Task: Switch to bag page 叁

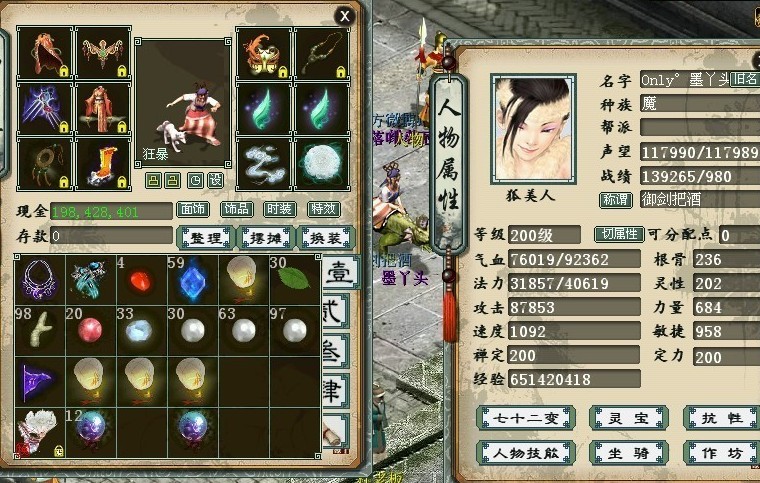Action: (x=336, y=351)
